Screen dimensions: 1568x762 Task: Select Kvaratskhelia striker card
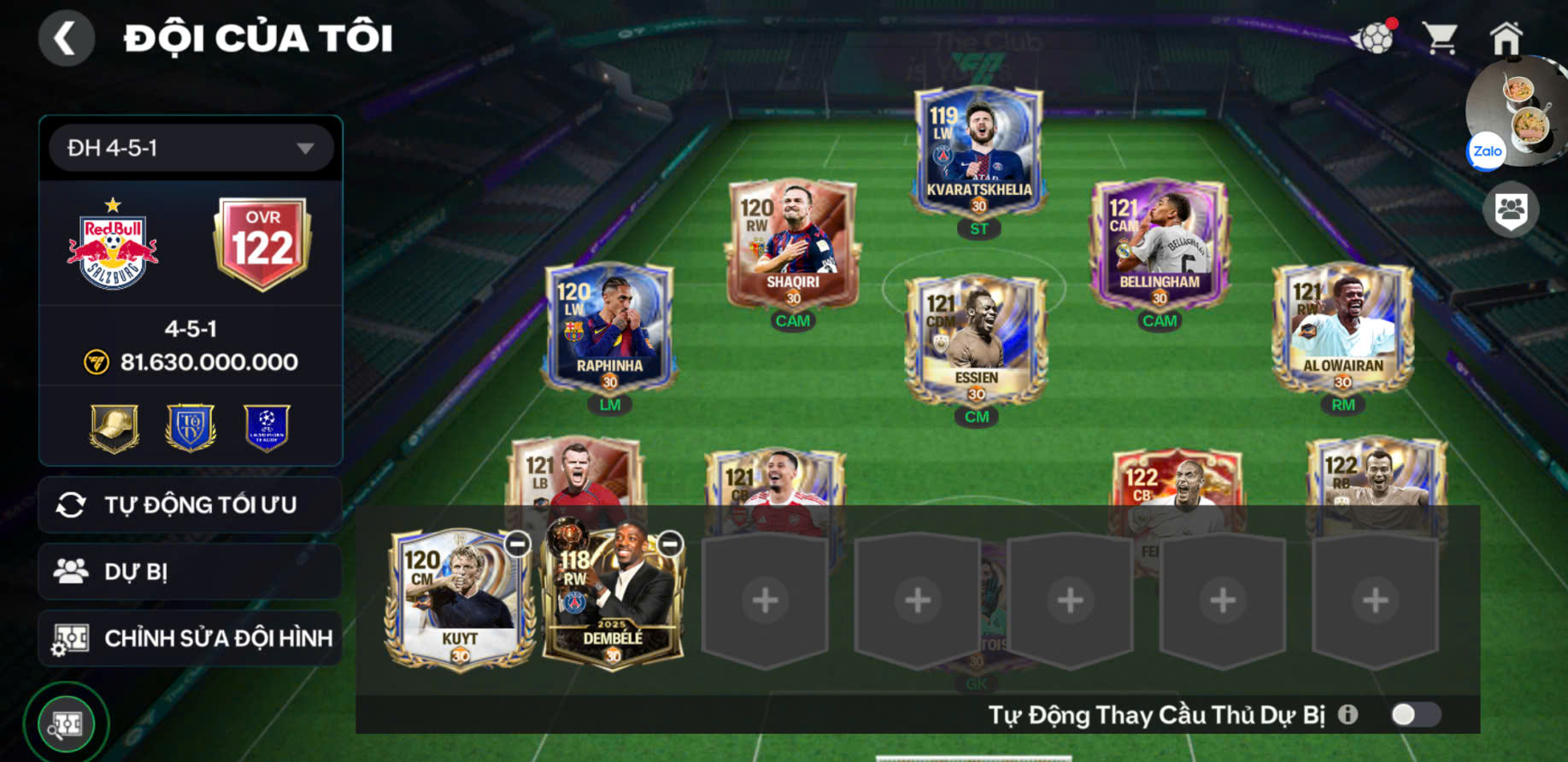(978, 151)
